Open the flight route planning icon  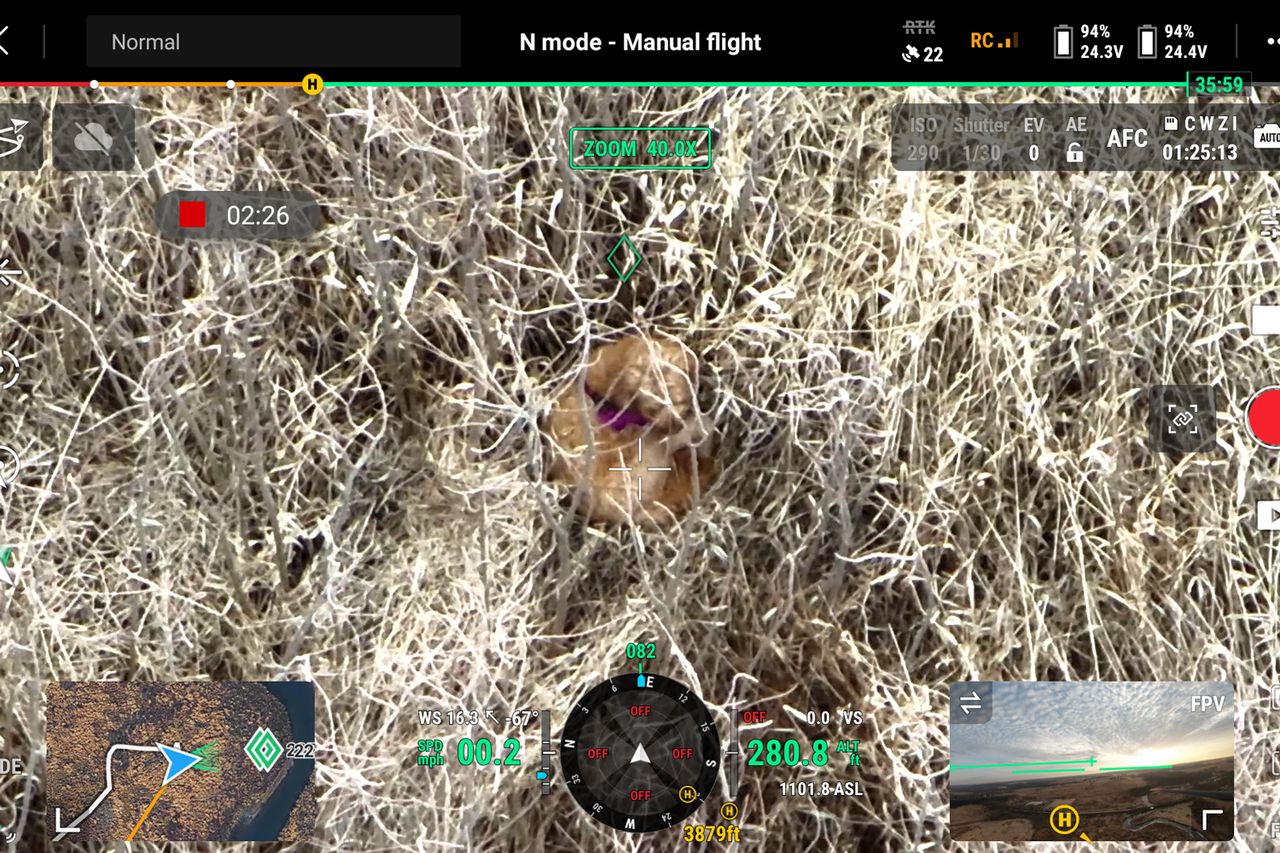tap(18, 137)
